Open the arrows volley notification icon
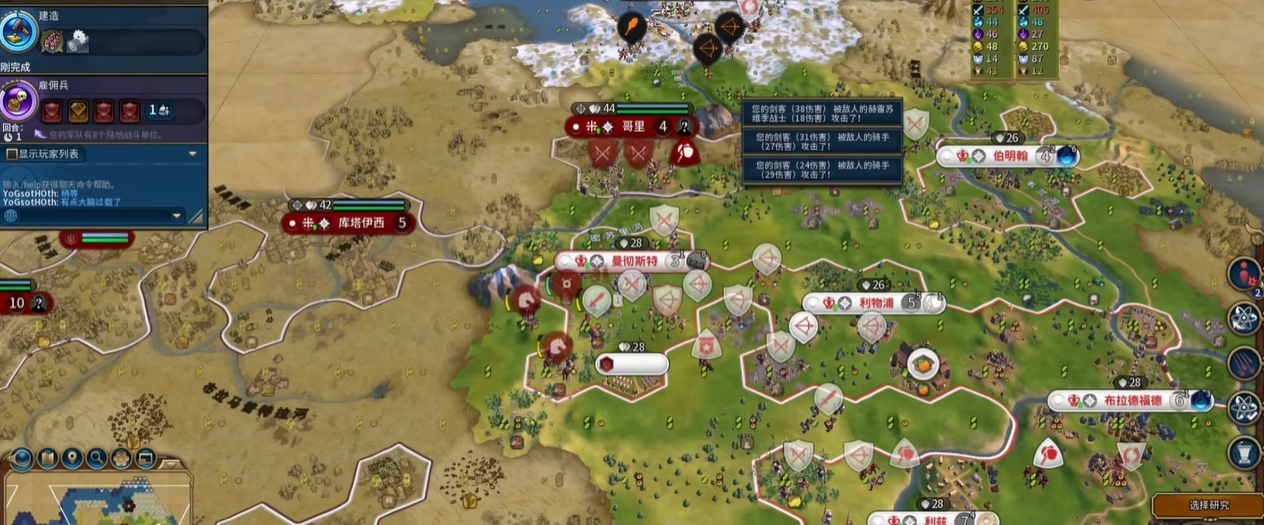This screenshot has width=1264, height=525. 1245,362
